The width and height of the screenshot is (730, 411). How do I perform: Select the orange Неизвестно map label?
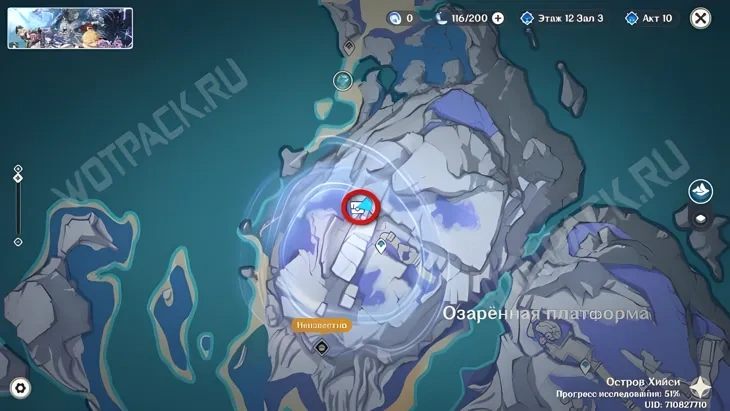click(x=321, y=325)
